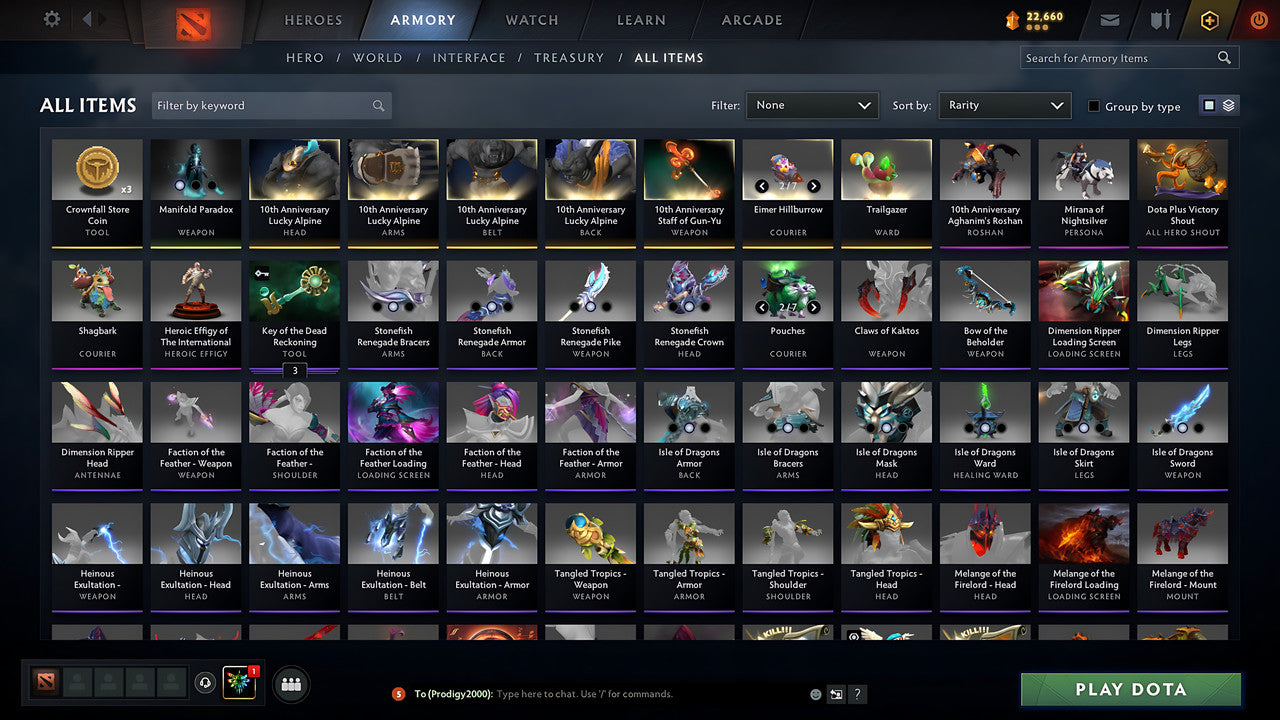The image size is (1280, 720).
Task: Switch to the ARCADE tab
Action: tap(751, 20)
